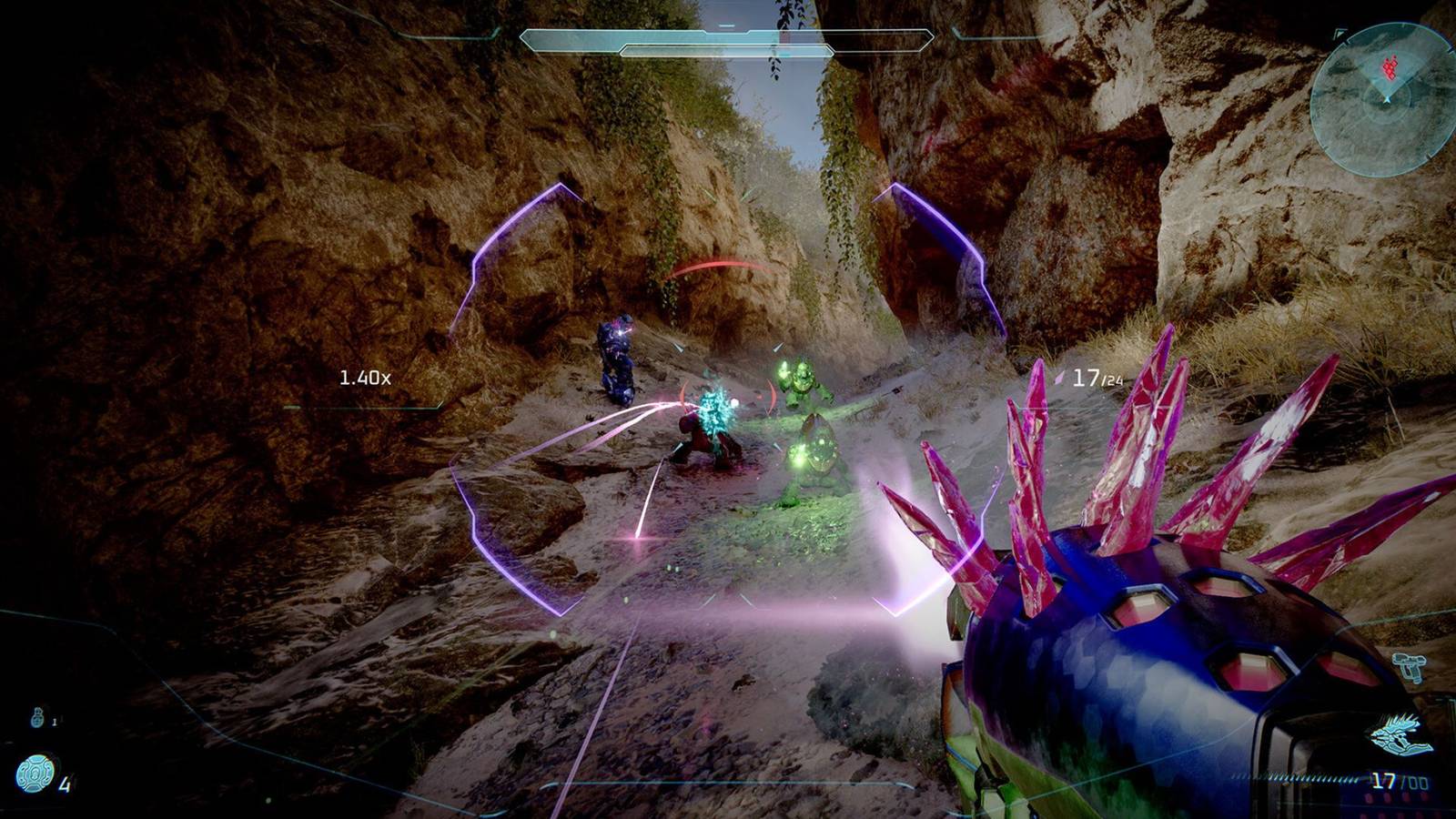Select the circular equipment ability icon
Screen dimensions: 1456x819
35,773
